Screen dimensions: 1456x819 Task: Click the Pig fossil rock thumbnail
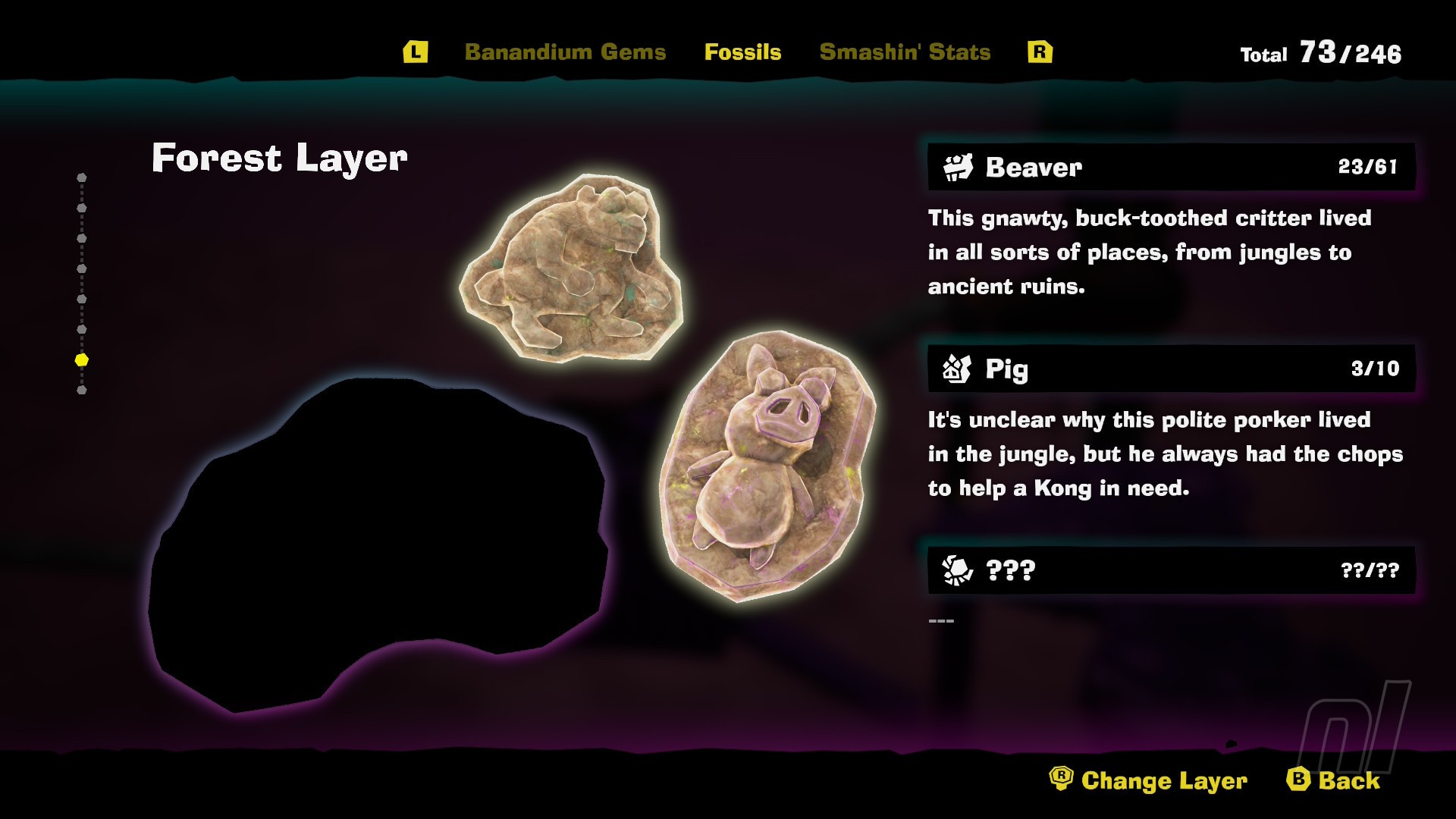pos(767,464)
